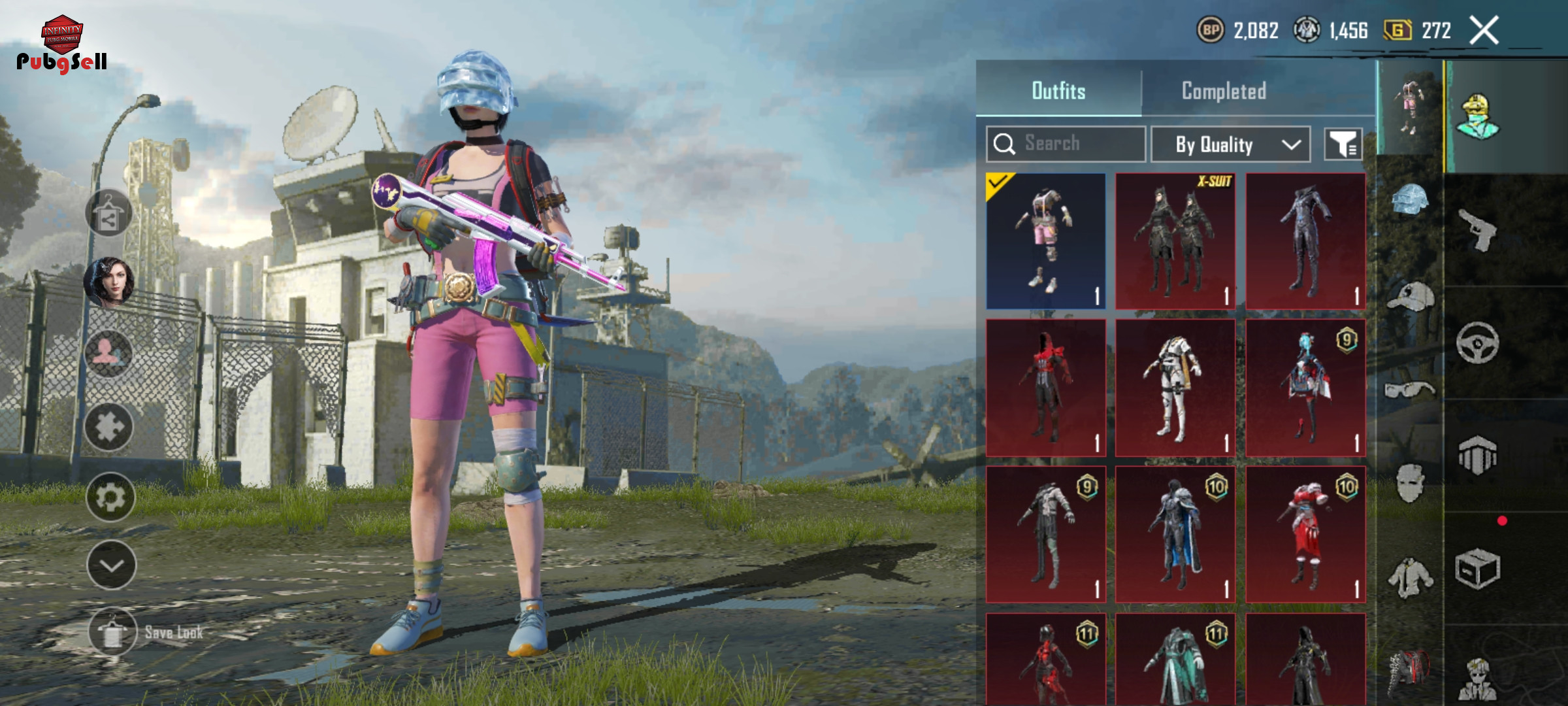
Task: Open the crate box section
Action: tap(1478, 569)
